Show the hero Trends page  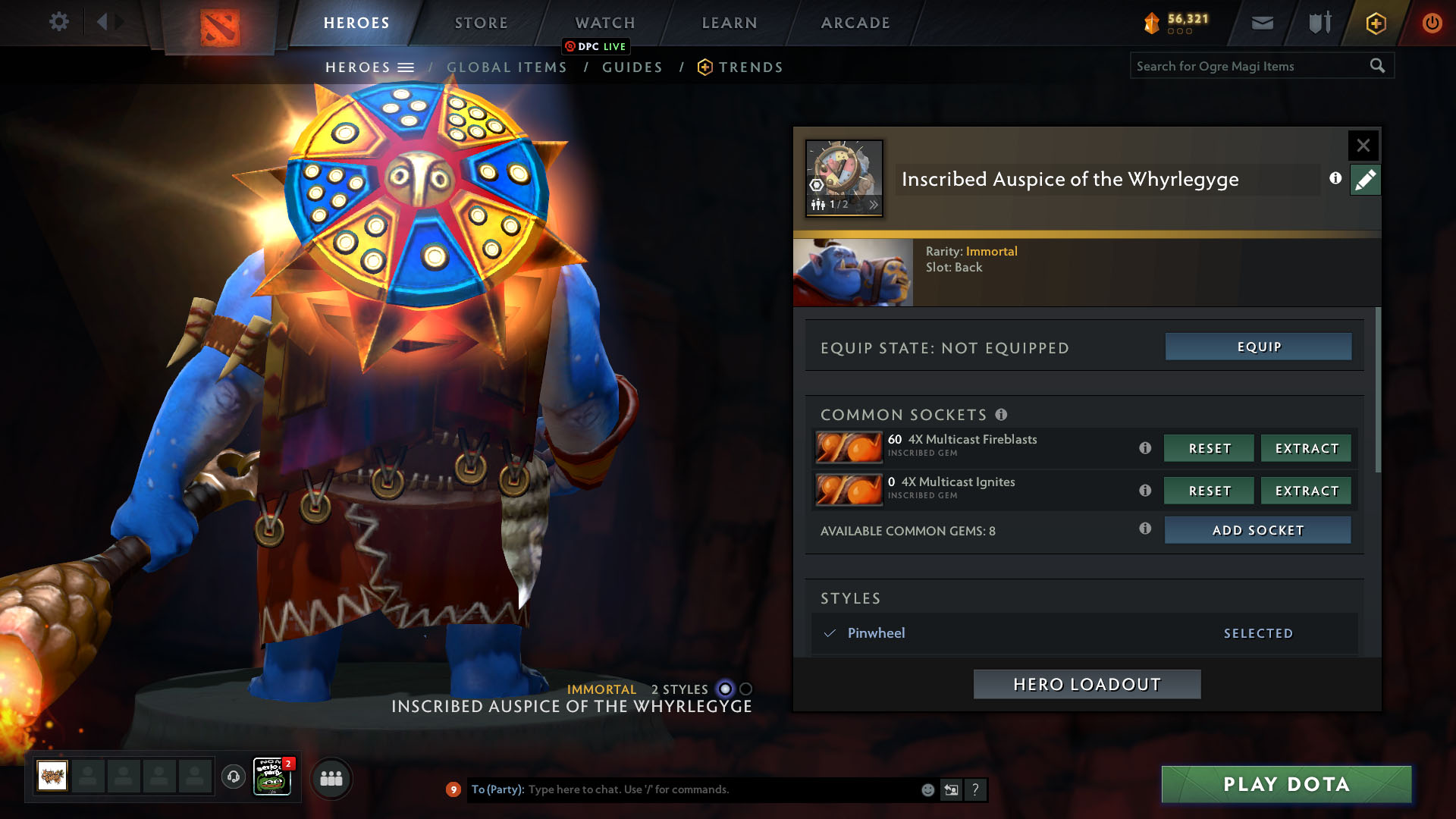(x=750, y=67)
